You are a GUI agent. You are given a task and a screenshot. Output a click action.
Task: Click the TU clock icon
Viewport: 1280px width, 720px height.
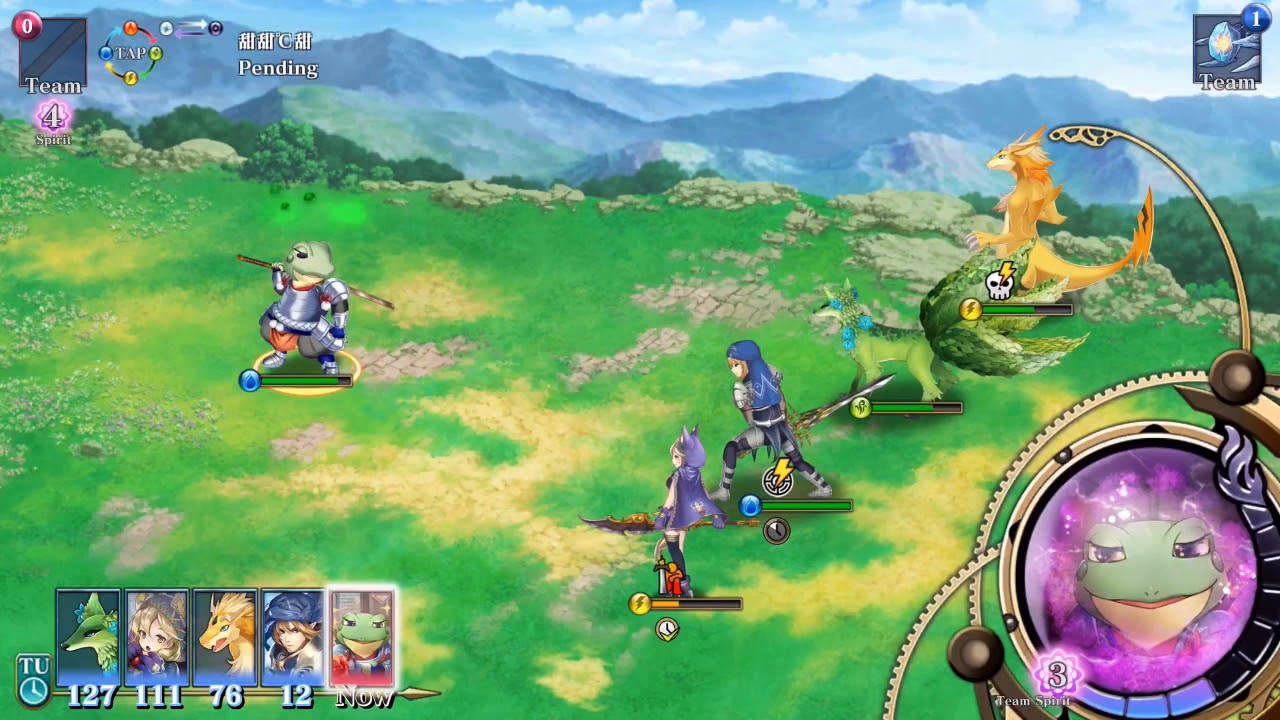pyautogui.click(x=33, y=680)
